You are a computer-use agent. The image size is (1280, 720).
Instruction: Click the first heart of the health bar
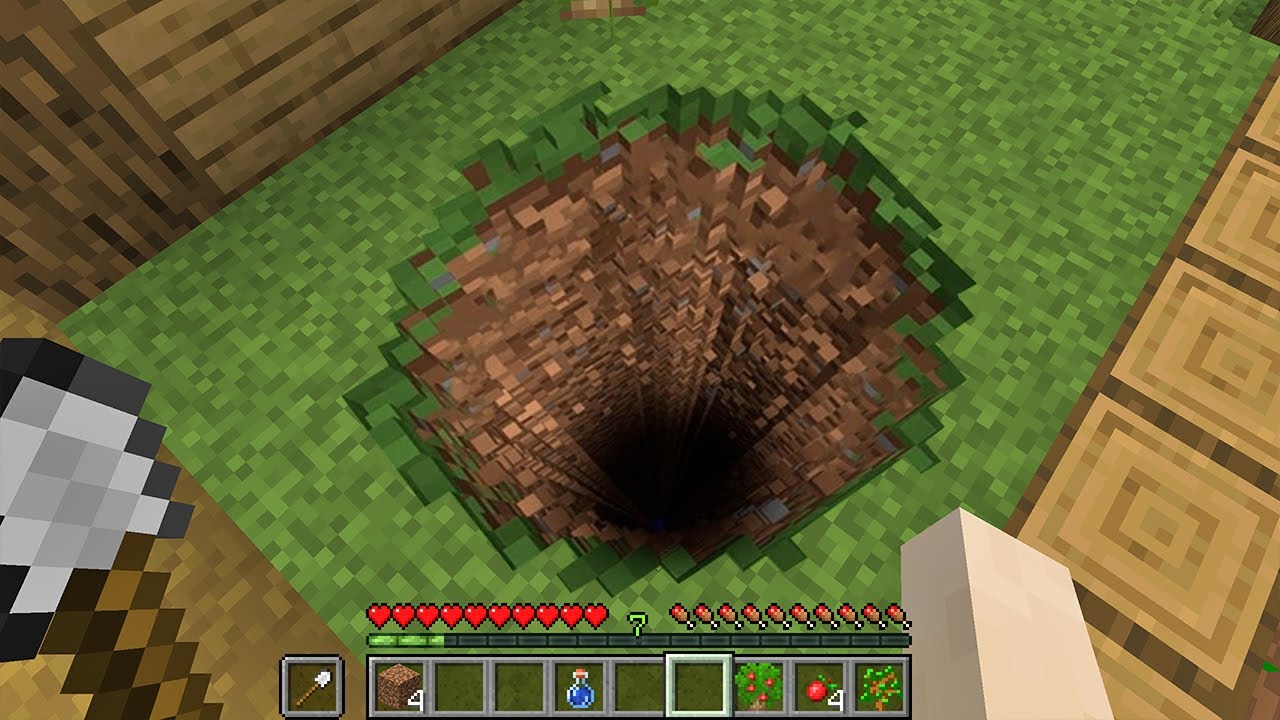click(380, 614)
